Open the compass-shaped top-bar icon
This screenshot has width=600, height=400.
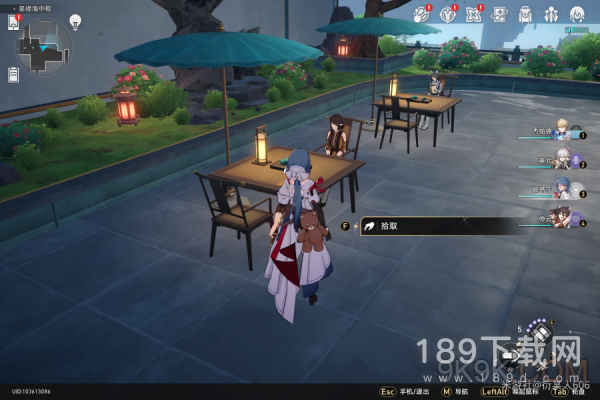pos(447,14)
